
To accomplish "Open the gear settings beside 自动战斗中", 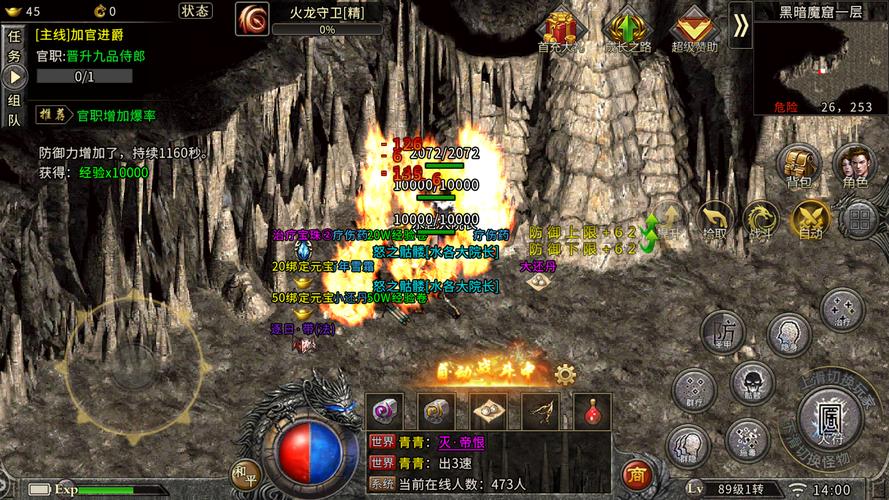I will click(565, 375).
